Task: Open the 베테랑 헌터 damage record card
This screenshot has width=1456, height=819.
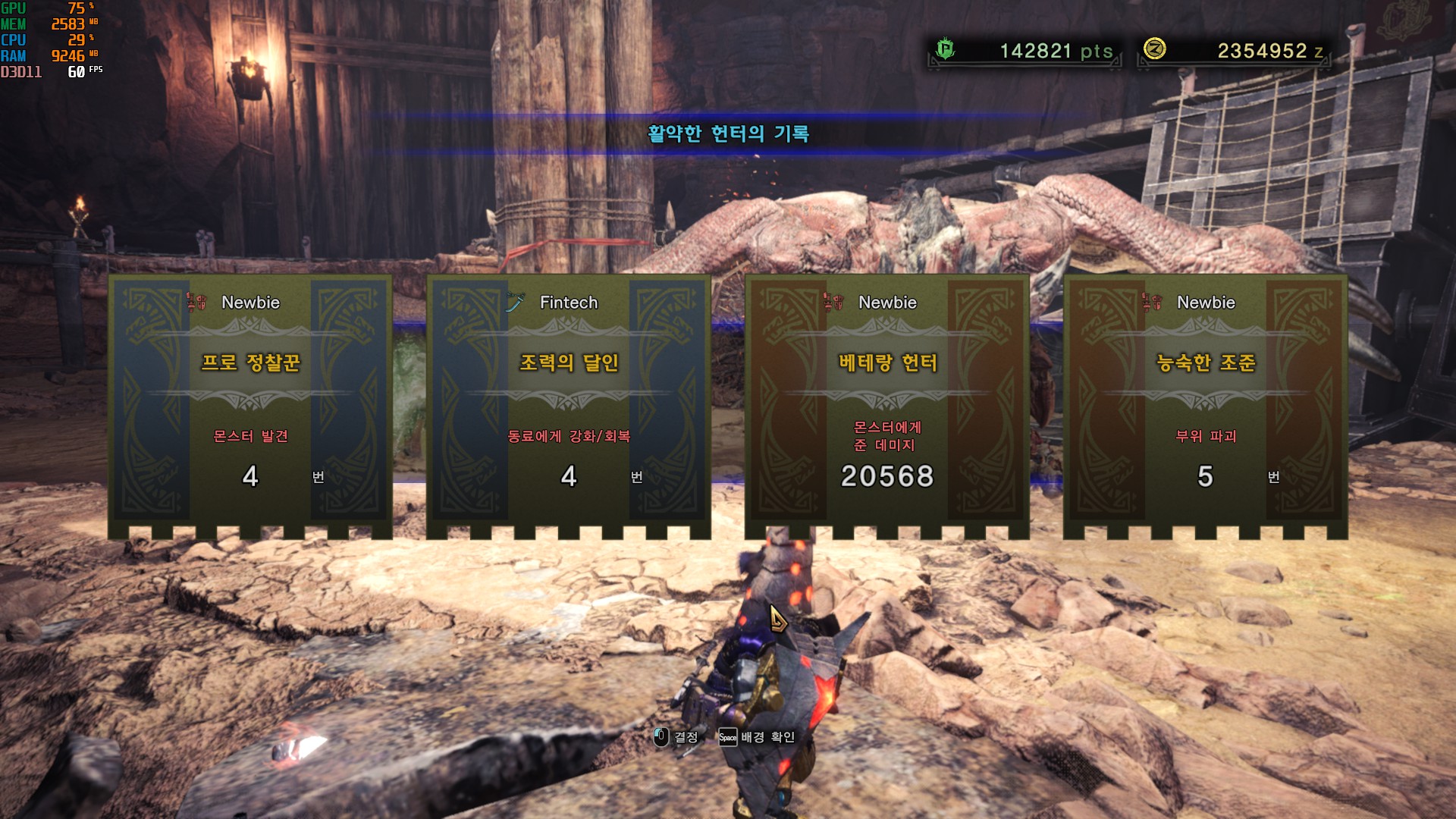Action: (x=887, y=402)
